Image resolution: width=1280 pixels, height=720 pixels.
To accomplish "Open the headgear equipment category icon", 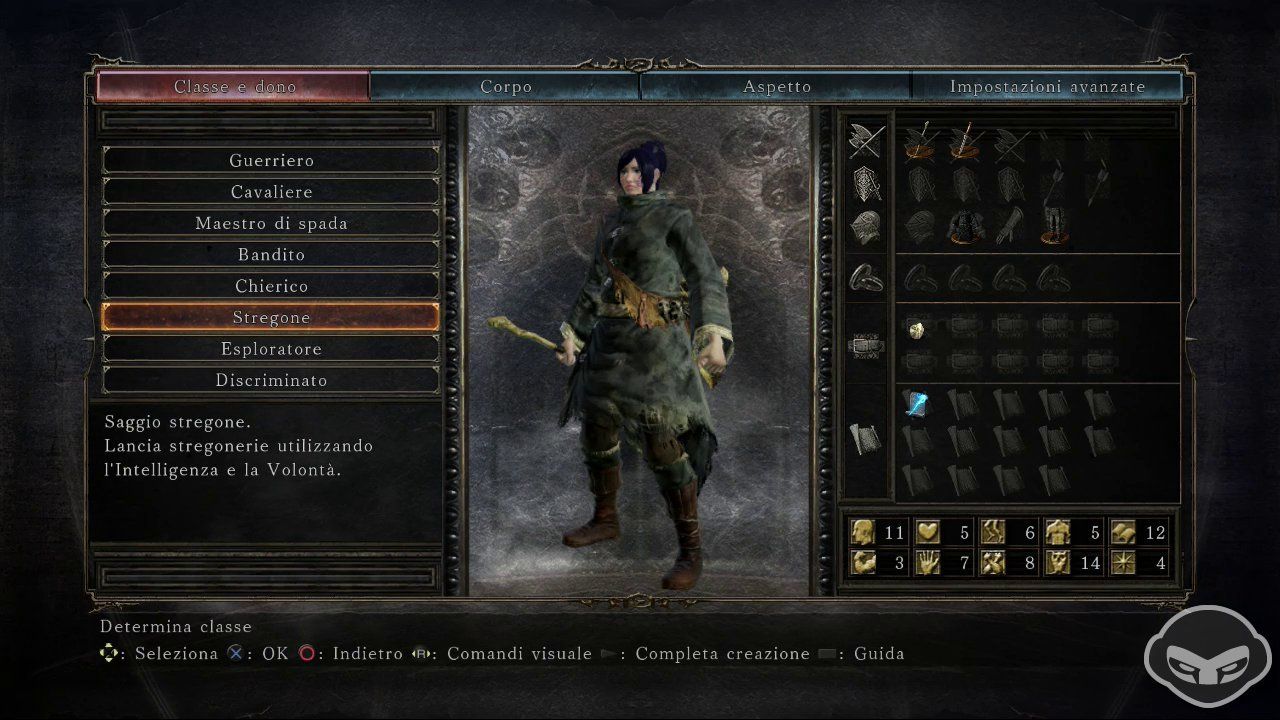I will [865, 227].
